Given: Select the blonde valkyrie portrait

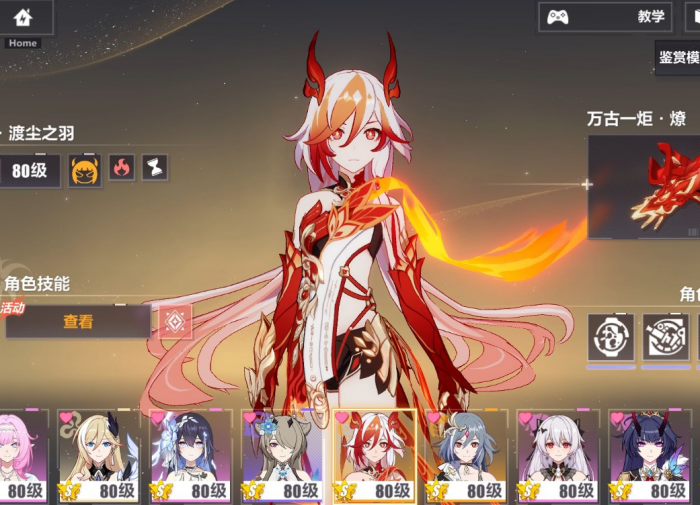Looking at the screenshot, I should [x=98, y=455].
